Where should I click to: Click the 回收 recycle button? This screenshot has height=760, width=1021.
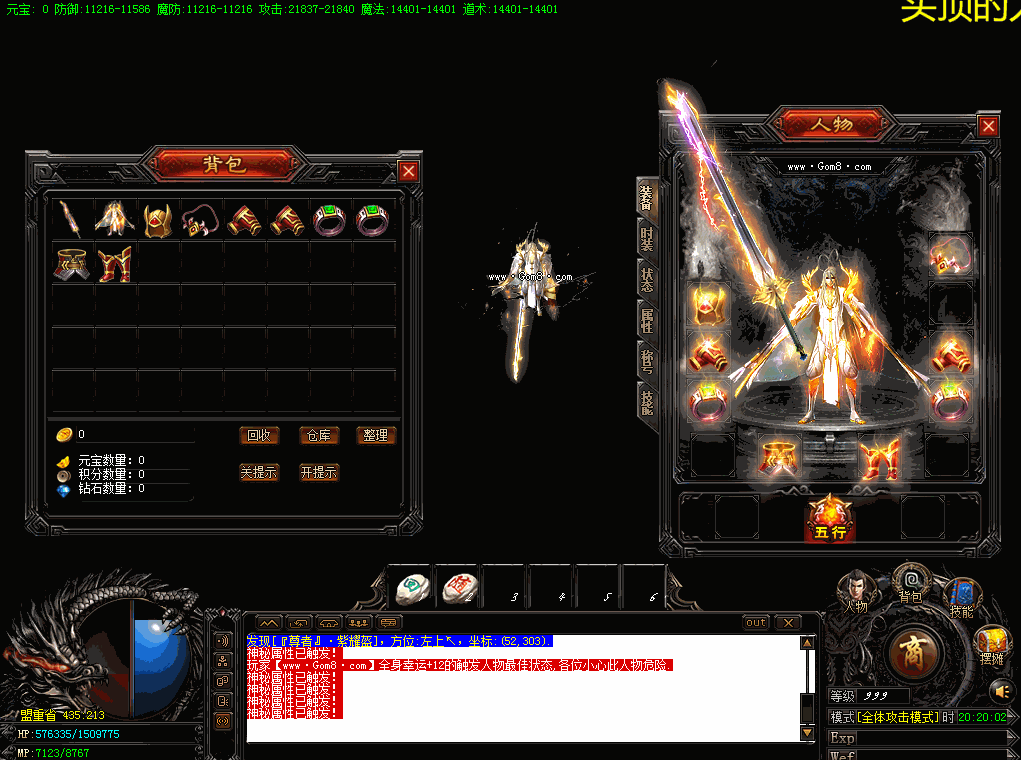pos(259,435)
